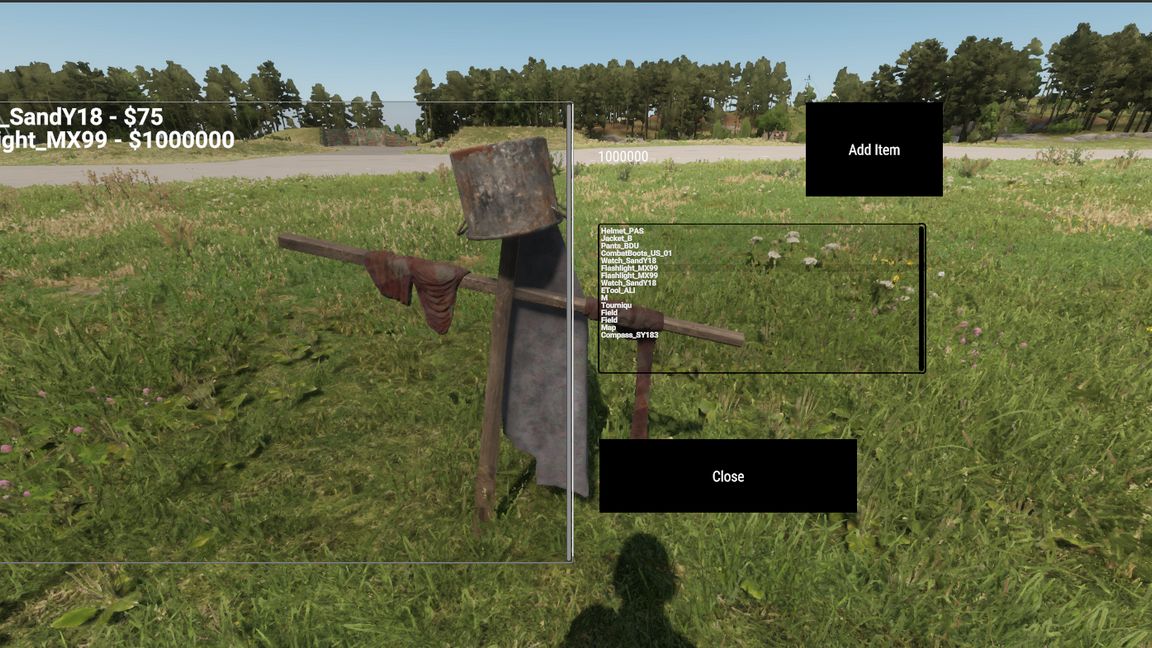The image size is (1152, 648).
Task: Select Helmet_PAS in the item list
Action: tap(623, 231)
